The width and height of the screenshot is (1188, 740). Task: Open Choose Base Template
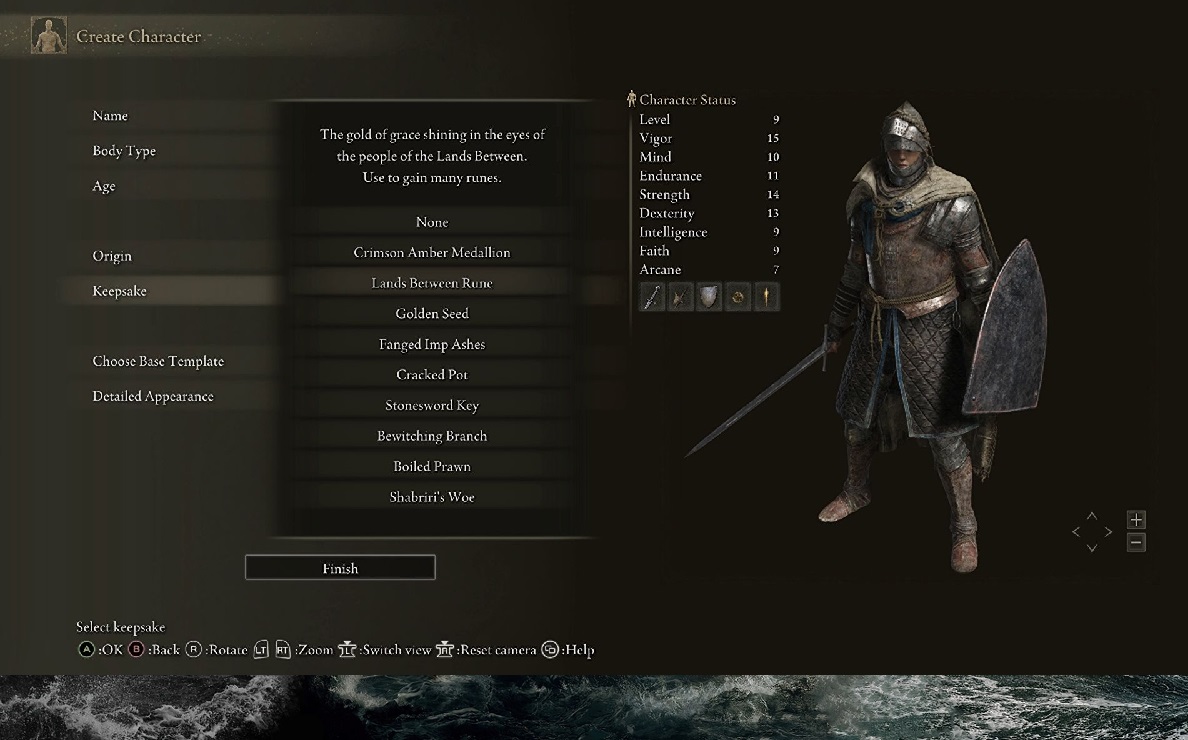point(158,361)
